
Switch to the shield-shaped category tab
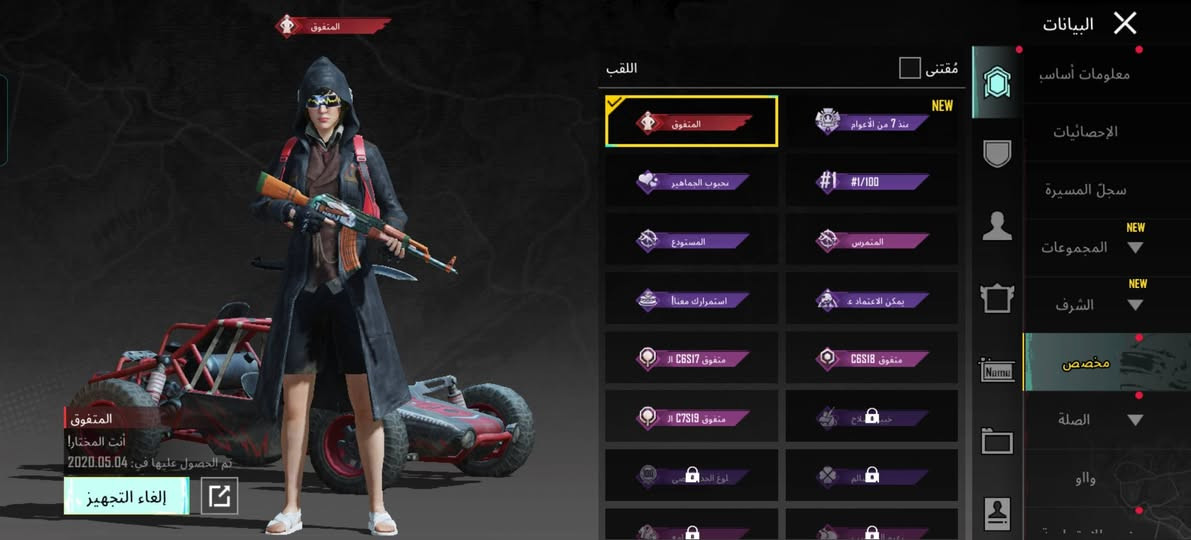click(997, 152)
